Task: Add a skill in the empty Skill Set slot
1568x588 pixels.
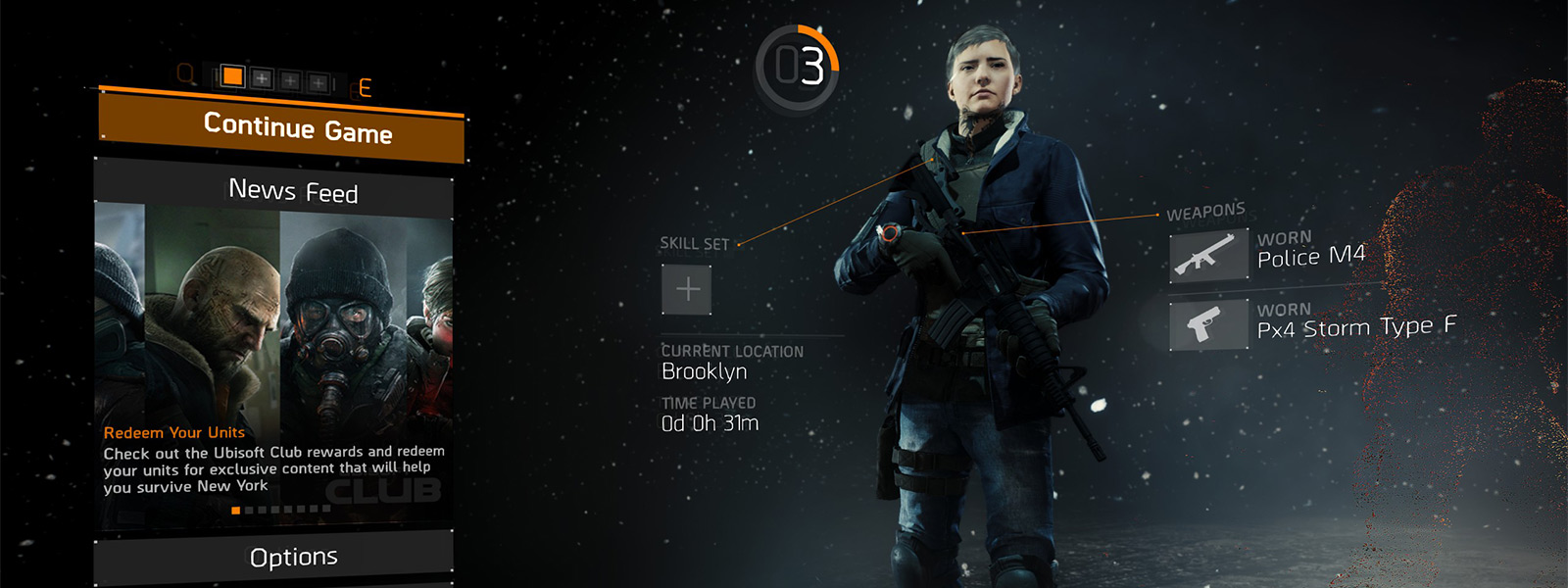Action: click(687, 289)
